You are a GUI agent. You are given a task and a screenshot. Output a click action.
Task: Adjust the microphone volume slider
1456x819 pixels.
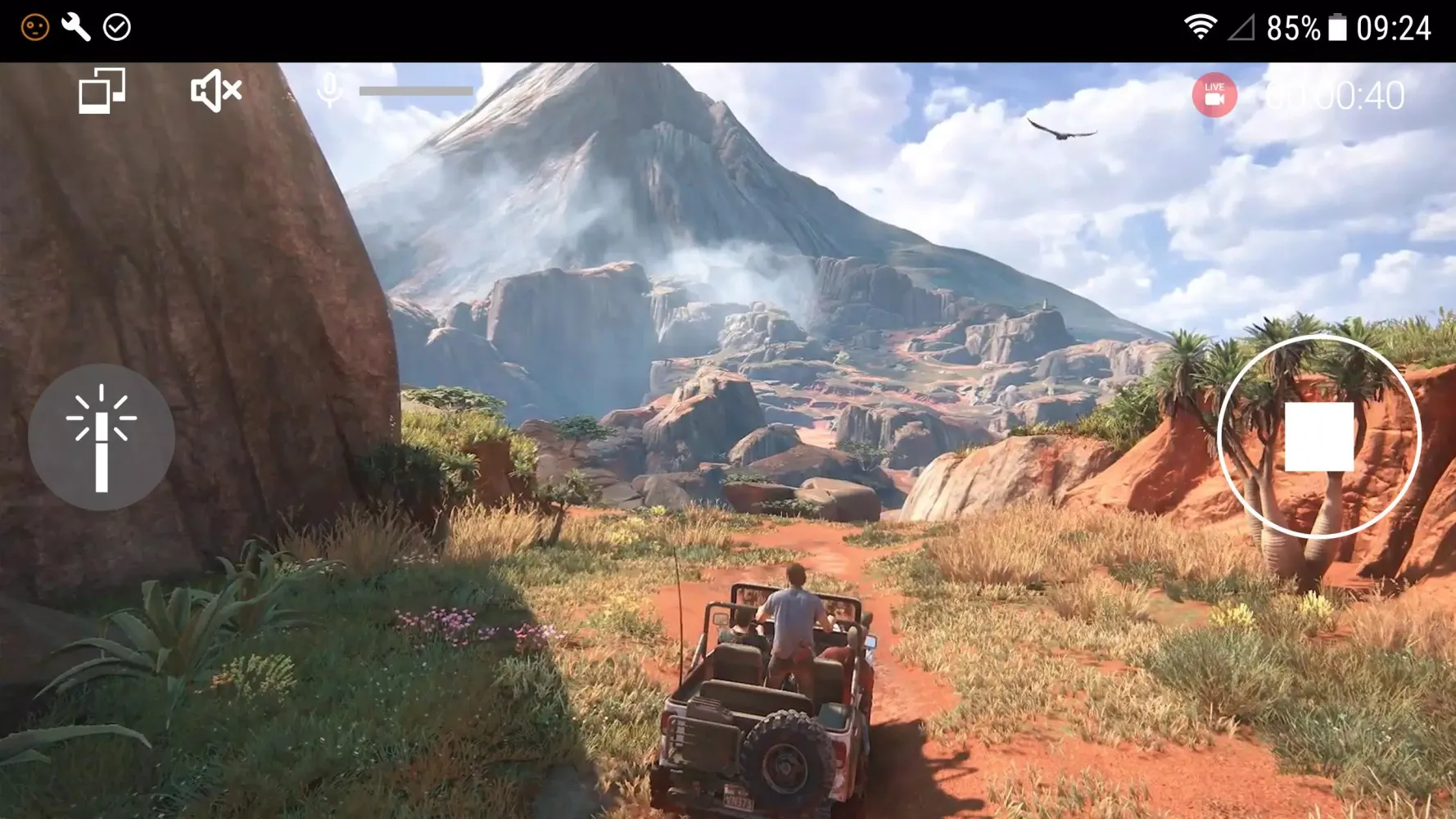coord(416,91)
